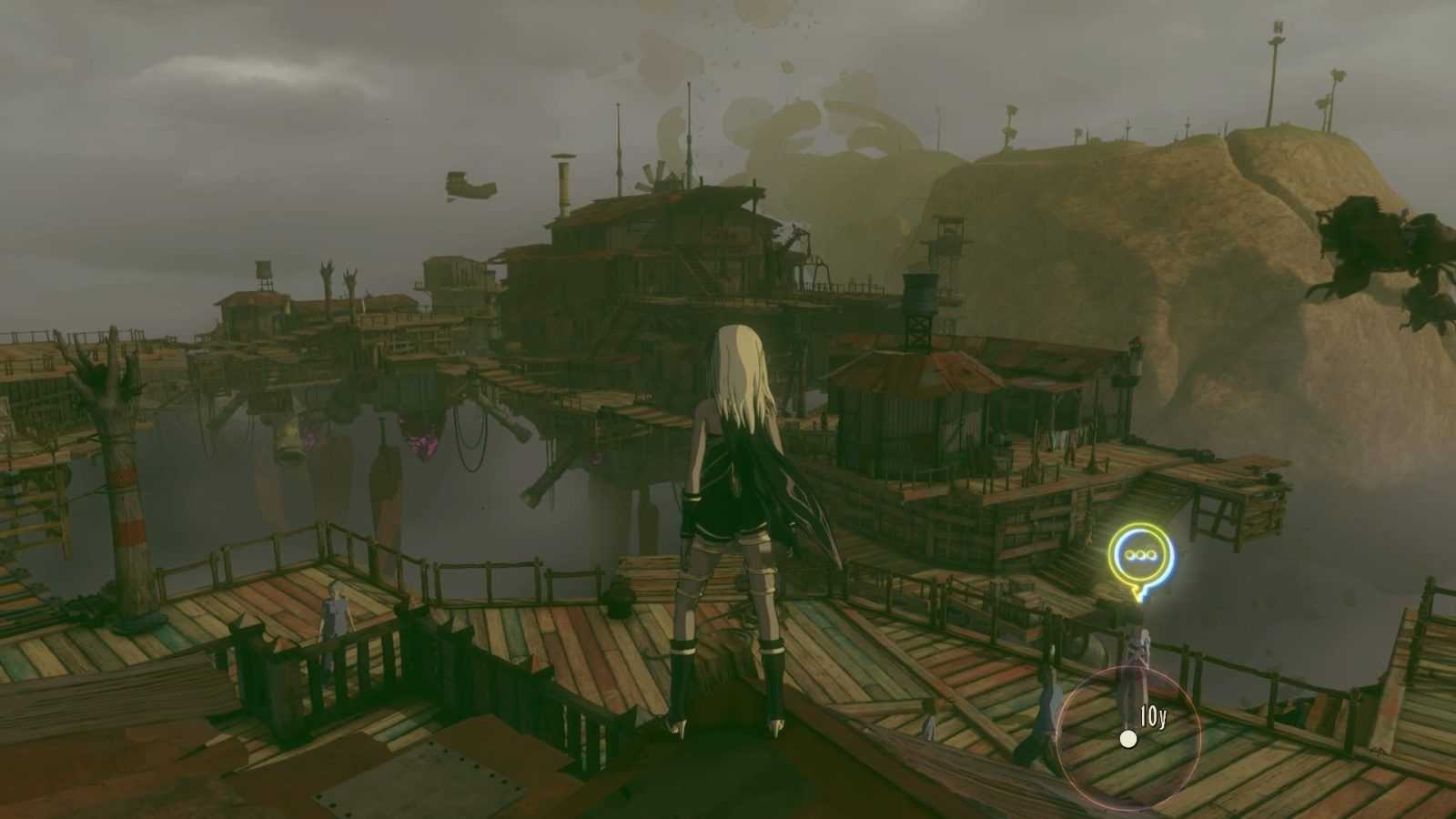Click the speech bubble talk marker
1456x819 pixels.
coord(1140,556)
